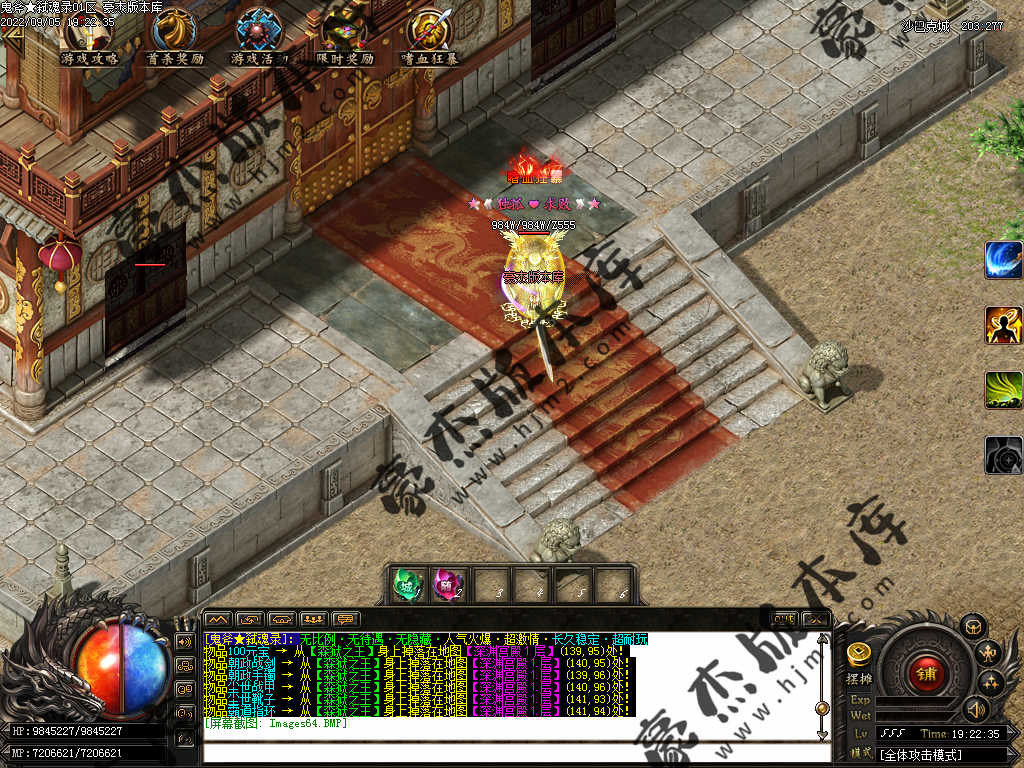Screen dimensions: 1024x768
Task: Click the chat panel 'out' button
Action: [784, 619]
